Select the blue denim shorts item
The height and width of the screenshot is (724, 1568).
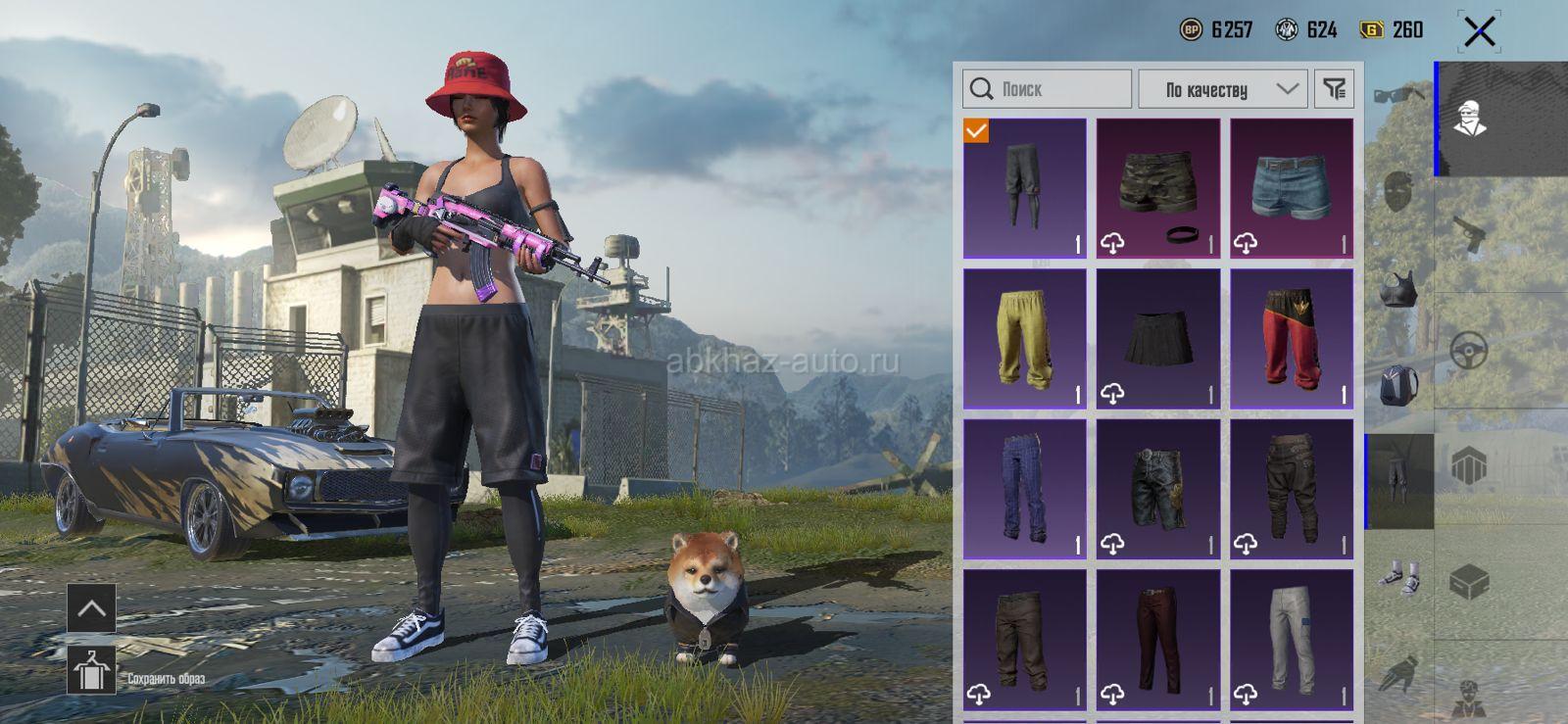1292,188
